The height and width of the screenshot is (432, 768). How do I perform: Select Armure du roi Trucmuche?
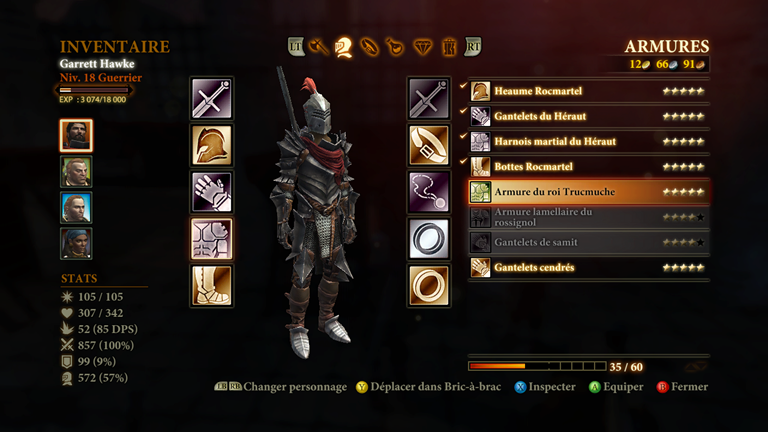point(588,191)
